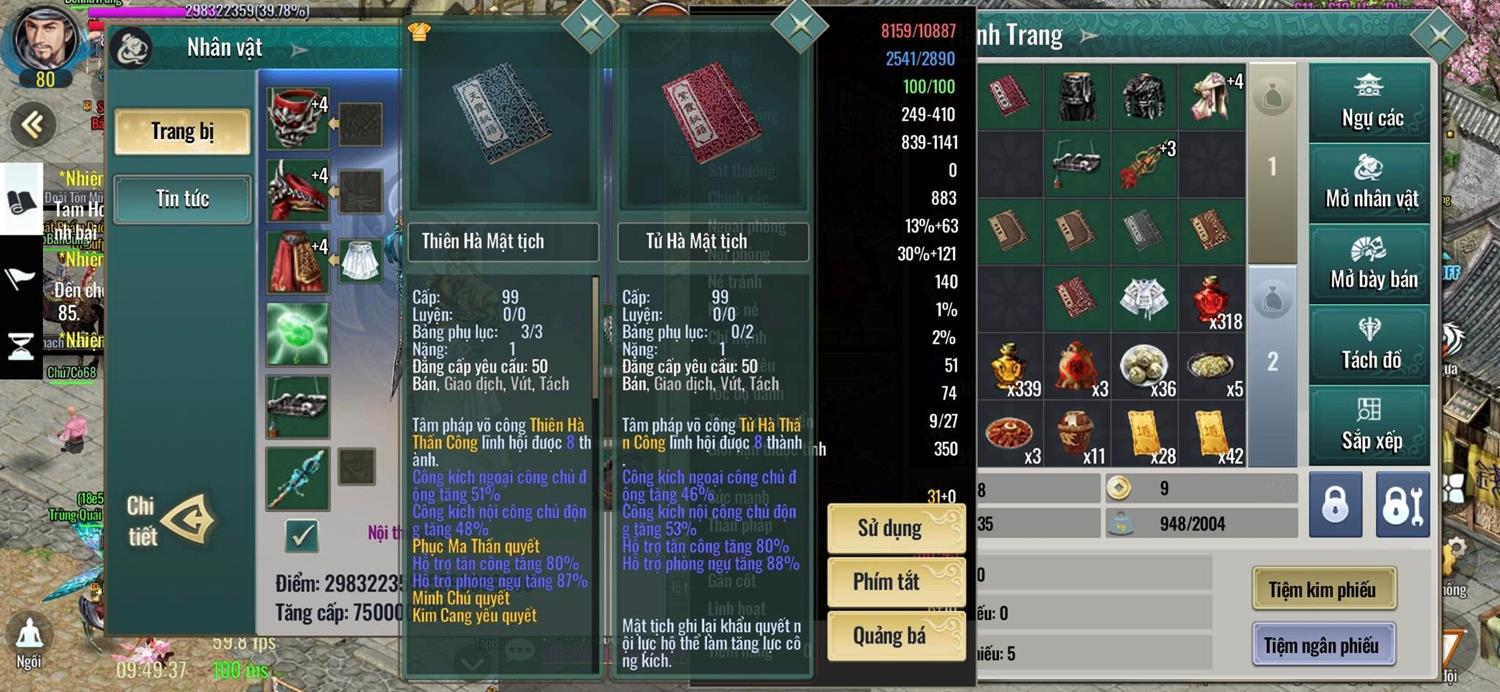Close the inventory window
This screenshot has width=1500, height=692.
(x=1439, y=37)
